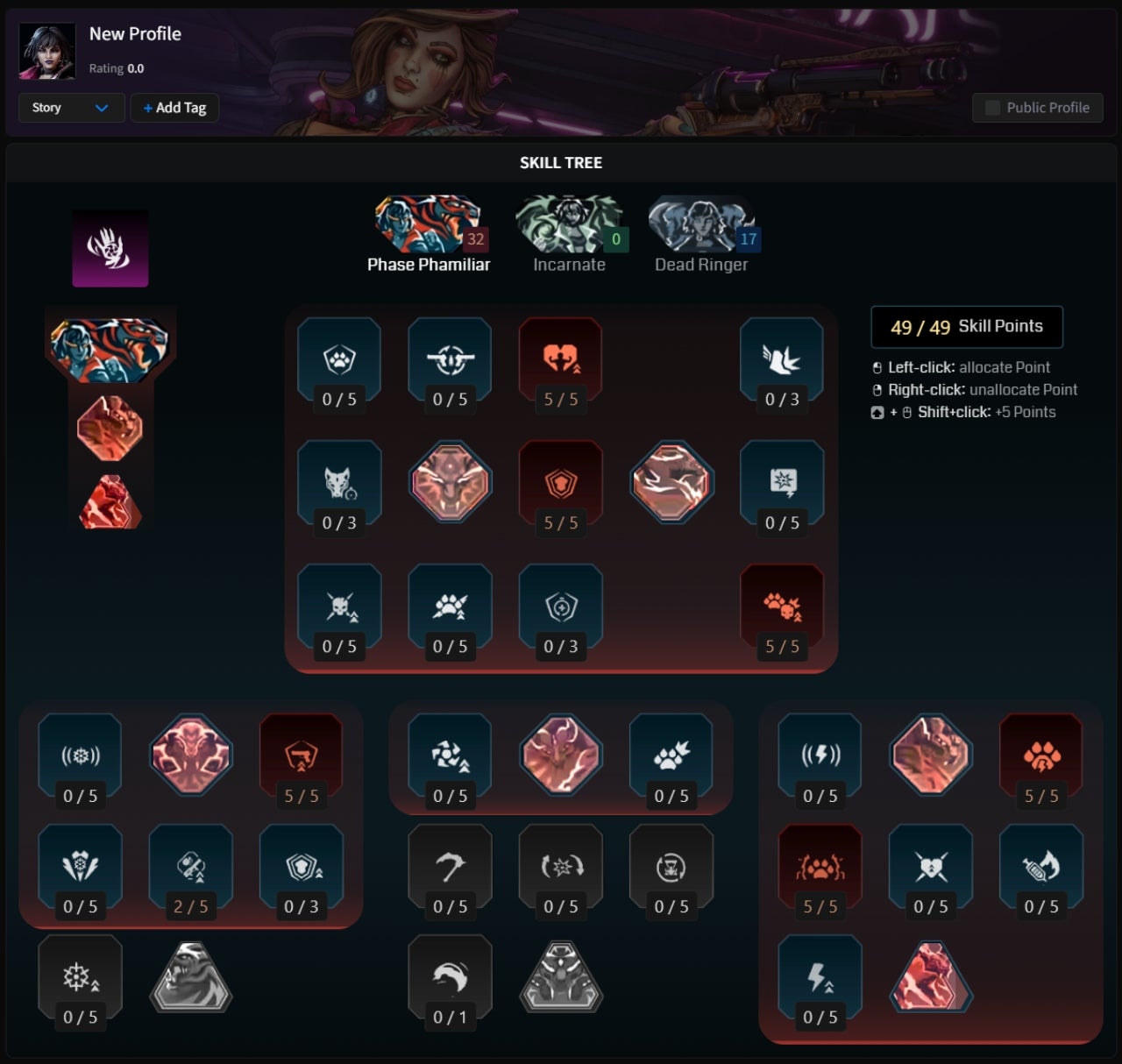
Task: Click the tiger capstone icon in bottom-left tree
Action: pyautogui.click(x=191, y=977)
